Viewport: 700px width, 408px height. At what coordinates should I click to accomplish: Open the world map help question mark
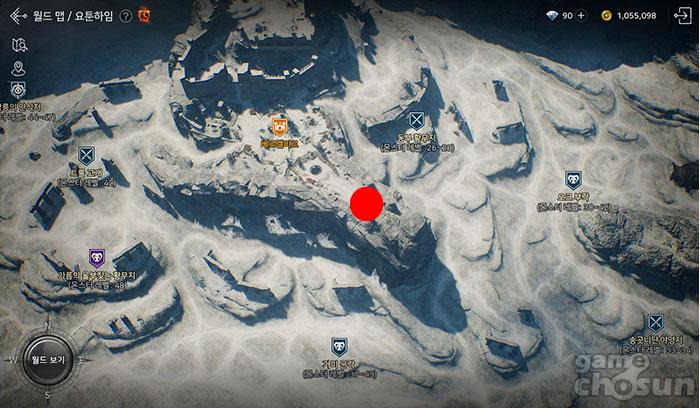pos(125,16)
